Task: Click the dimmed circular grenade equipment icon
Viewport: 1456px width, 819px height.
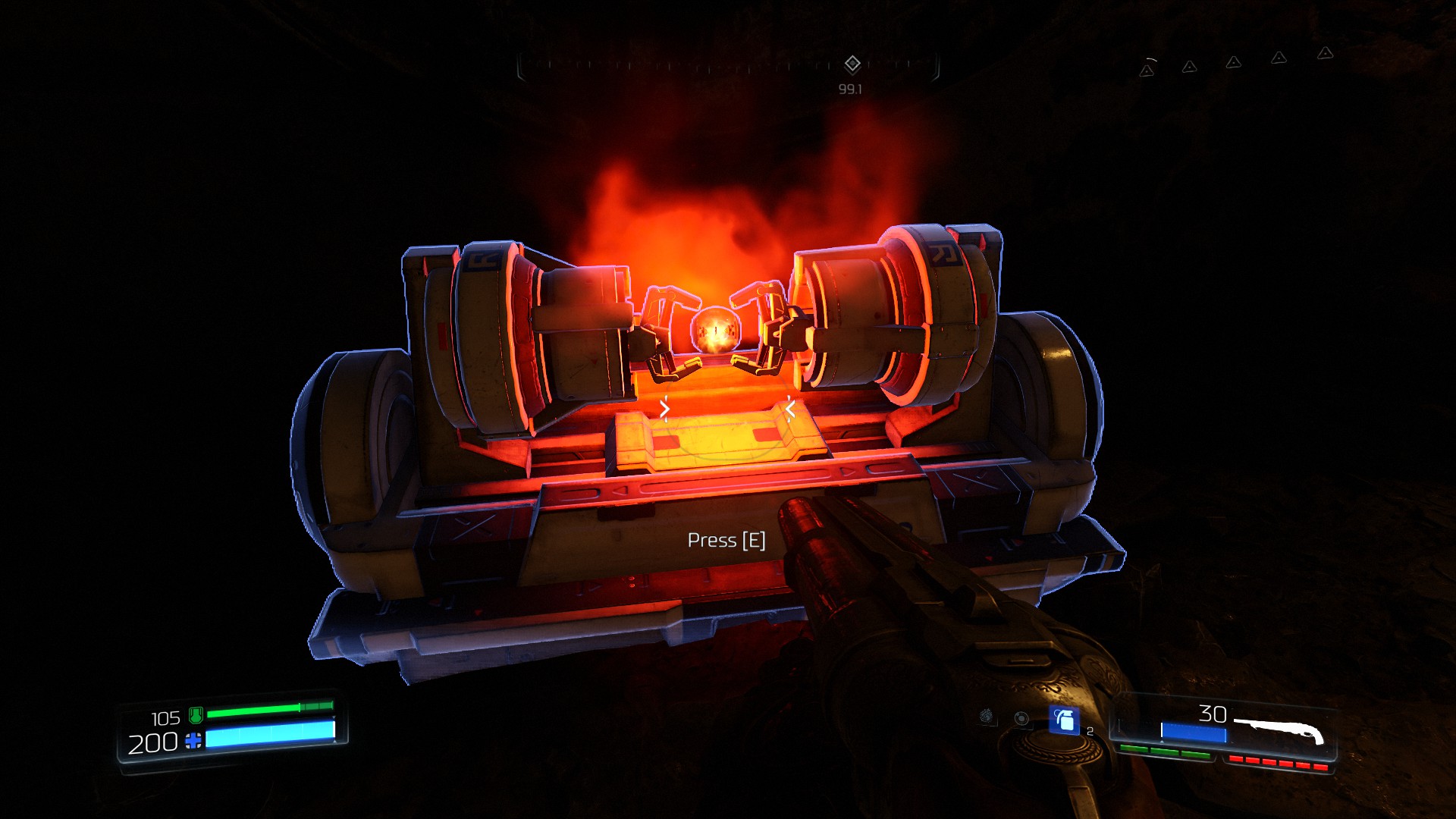Action: pyautogui.click(x=1021, y=718)
